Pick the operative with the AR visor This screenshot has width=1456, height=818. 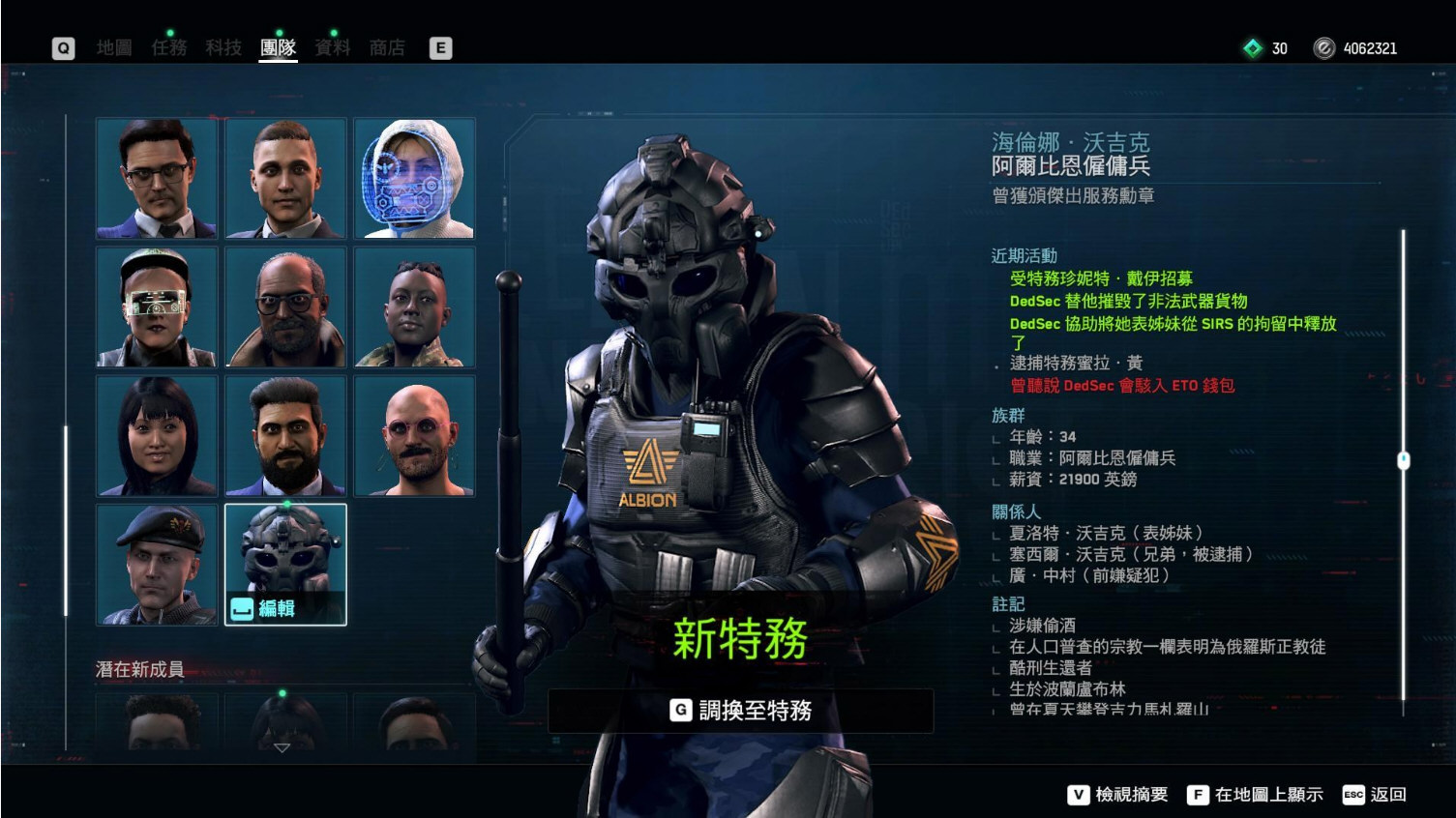pos(157,307)
